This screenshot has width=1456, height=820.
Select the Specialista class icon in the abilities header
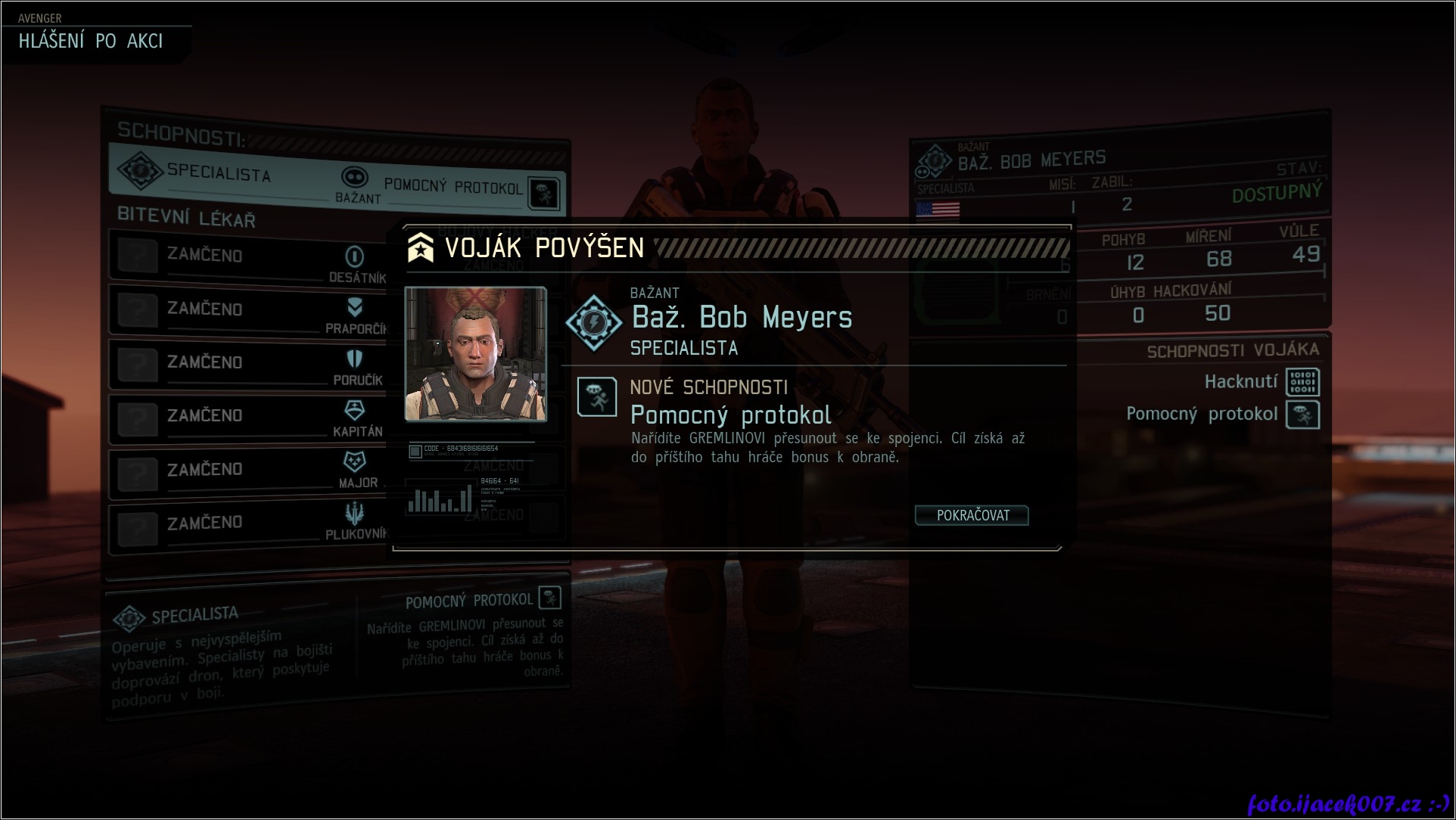point(139,170)
